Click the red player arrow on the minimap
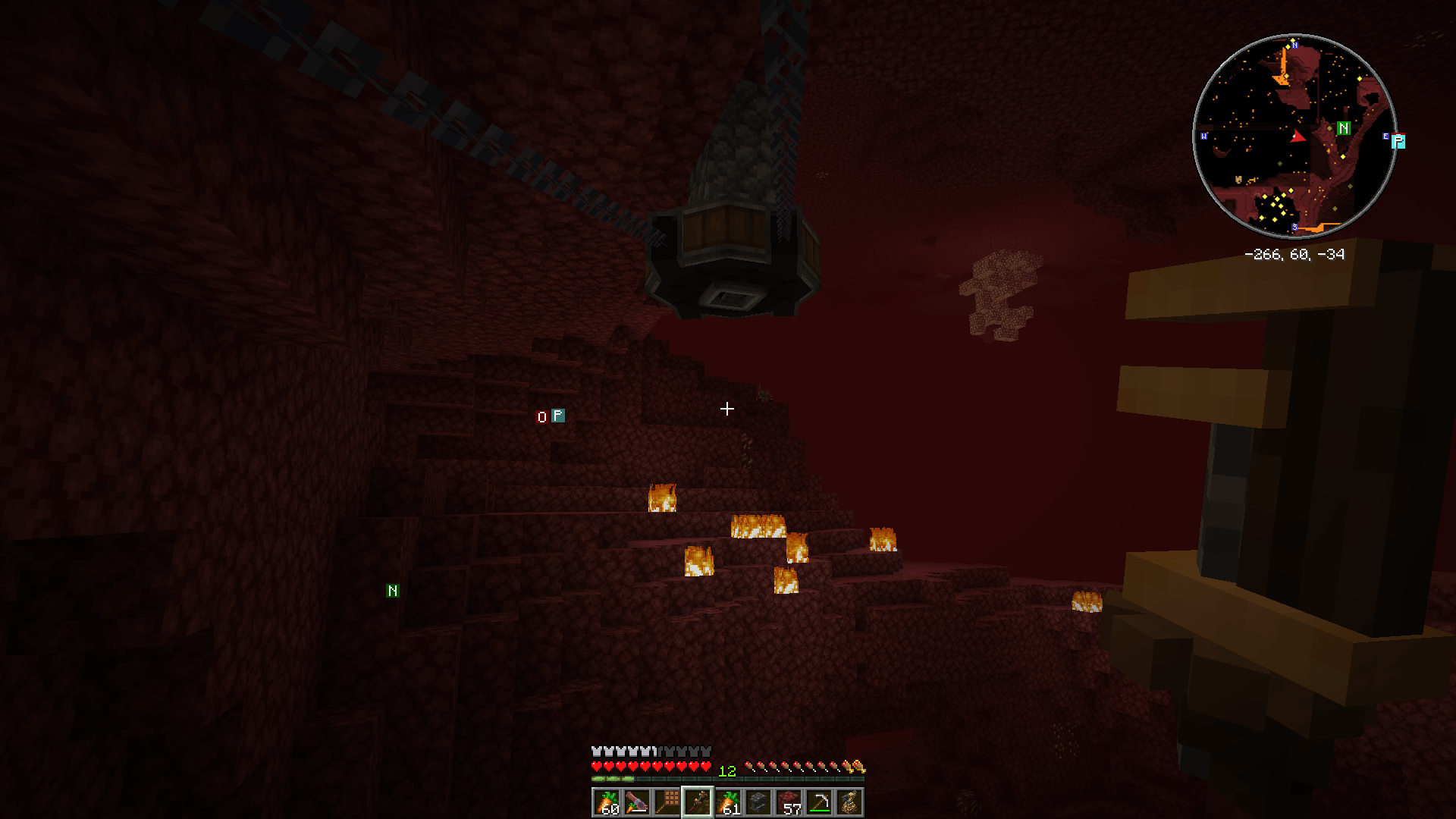Viewport: 1456px width, 819px height. click(x=1298, y=137)
